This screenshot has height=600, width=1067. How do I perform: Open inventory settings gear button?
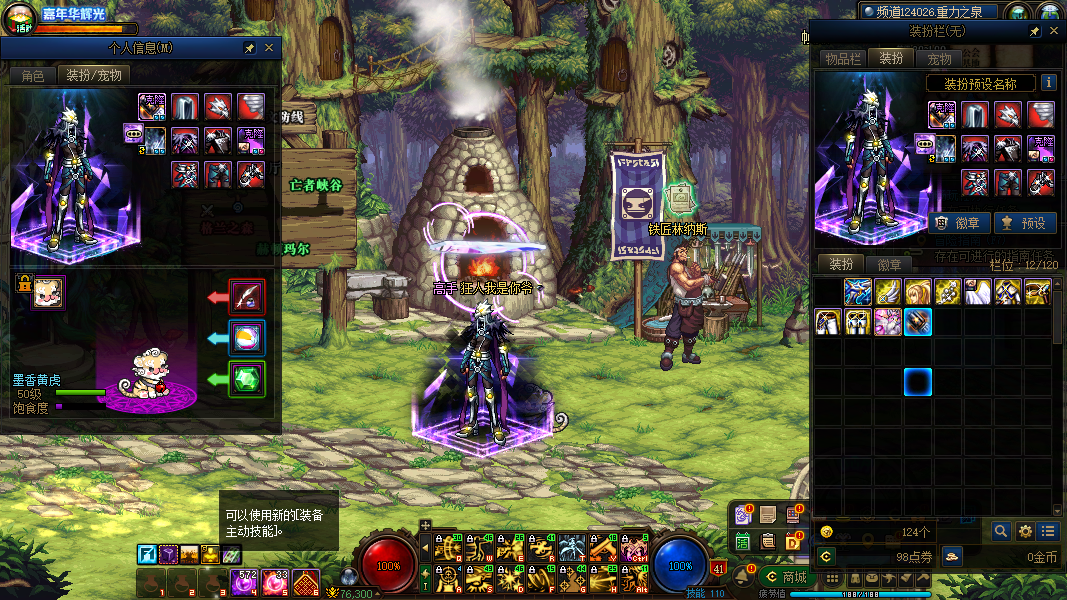1025,531
